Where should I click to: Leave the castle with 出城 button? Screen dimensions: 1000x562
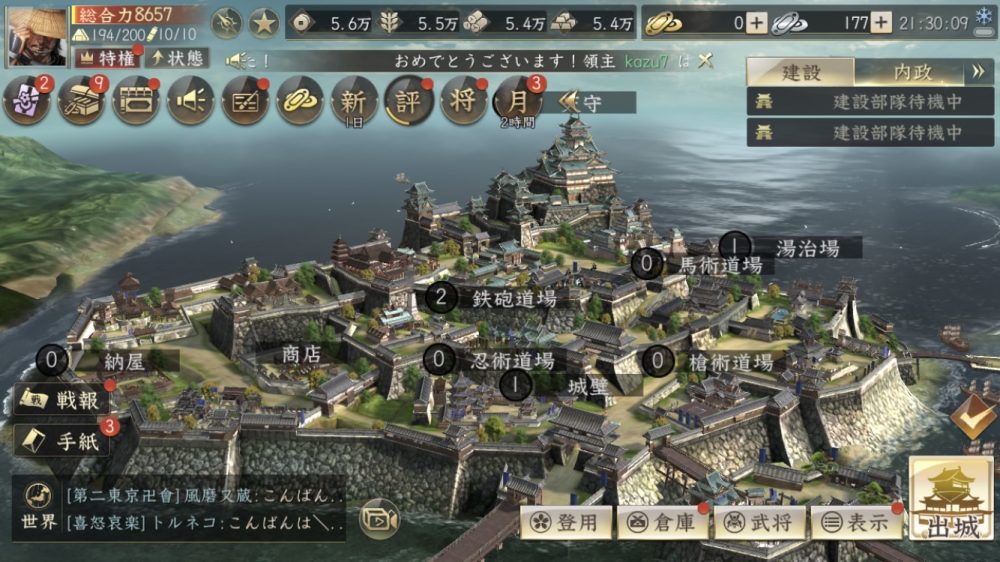[x=951, y=505]
